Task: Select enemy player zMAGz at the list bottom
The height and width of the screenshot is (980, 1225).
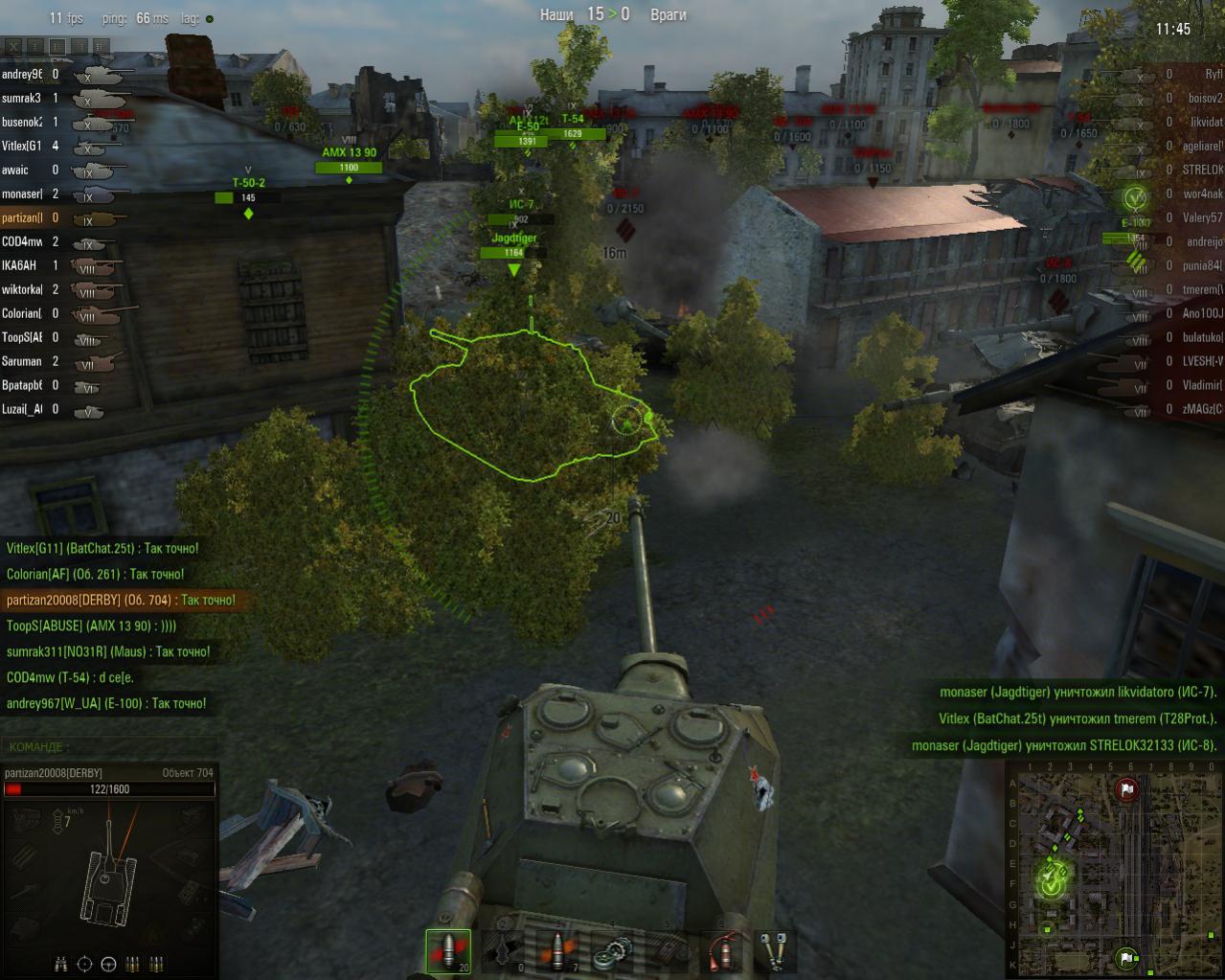Action: pyautogui.click(x=1202, y=409)
